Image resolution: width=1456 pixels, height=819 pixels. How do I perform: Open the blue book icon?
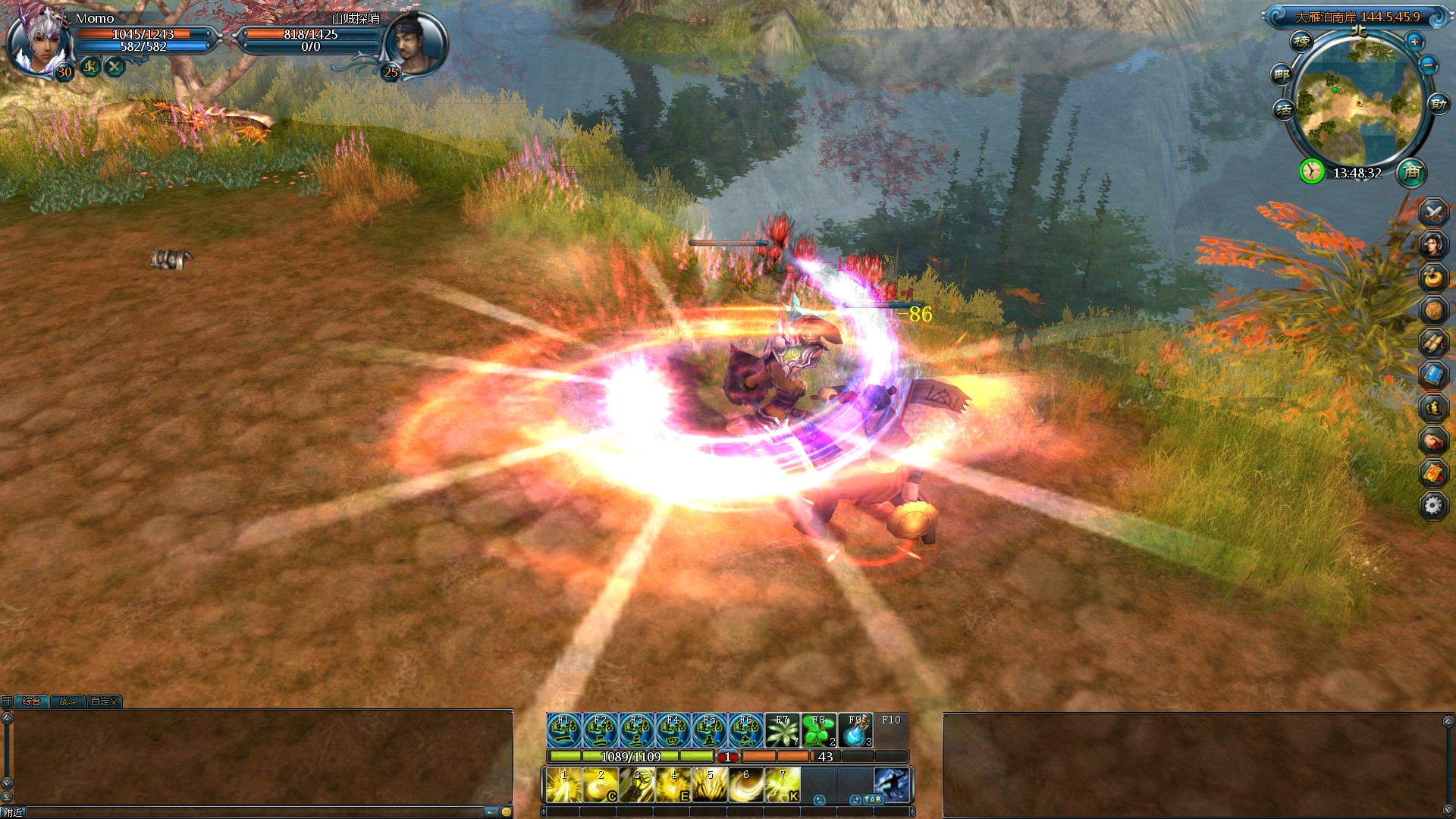pos(1433,375)
